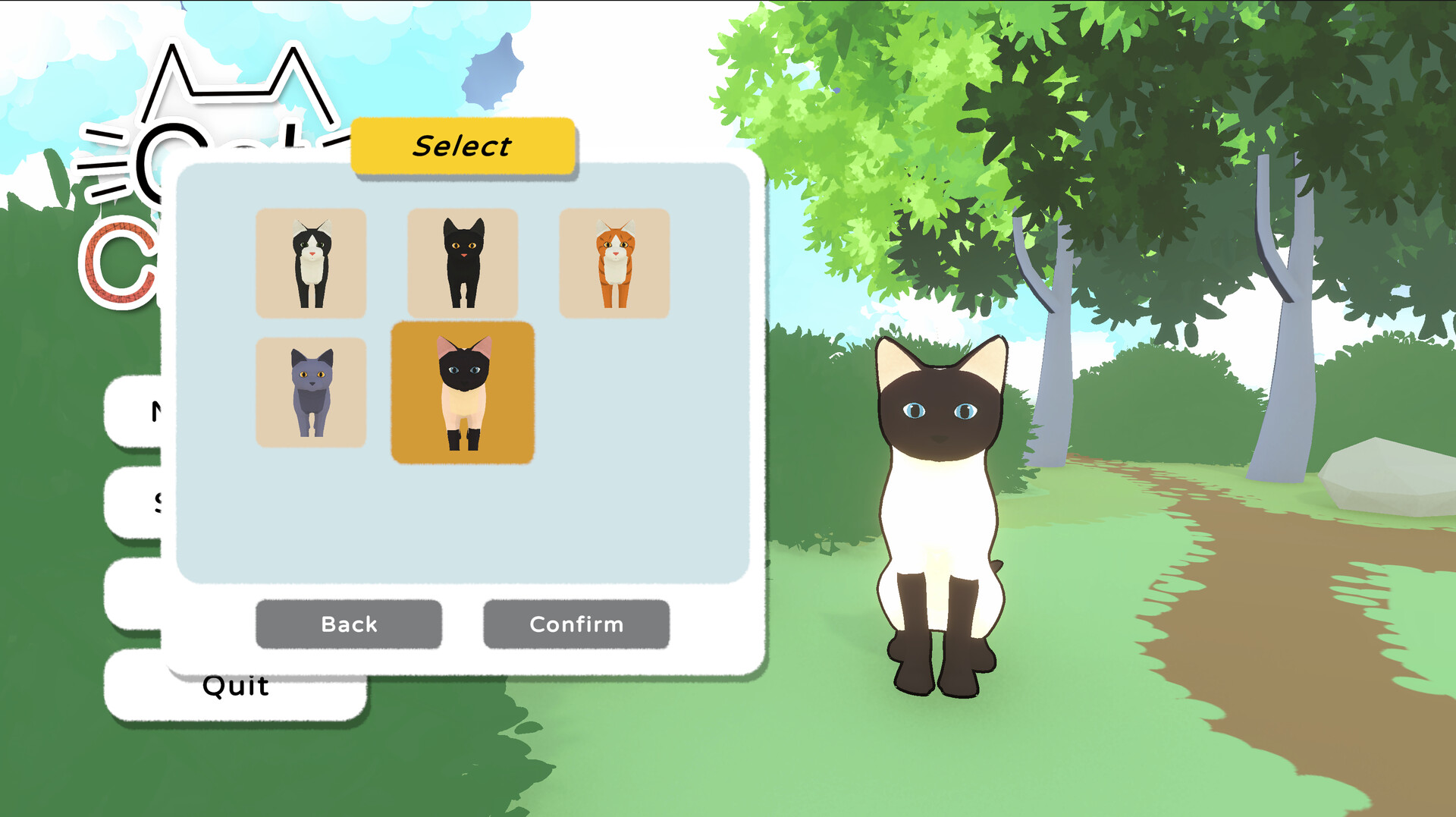Click the currently highlighted Siamese cat portrait
Image resolution: width=1456 pixels, height=817 pixels.
point(463,391)
